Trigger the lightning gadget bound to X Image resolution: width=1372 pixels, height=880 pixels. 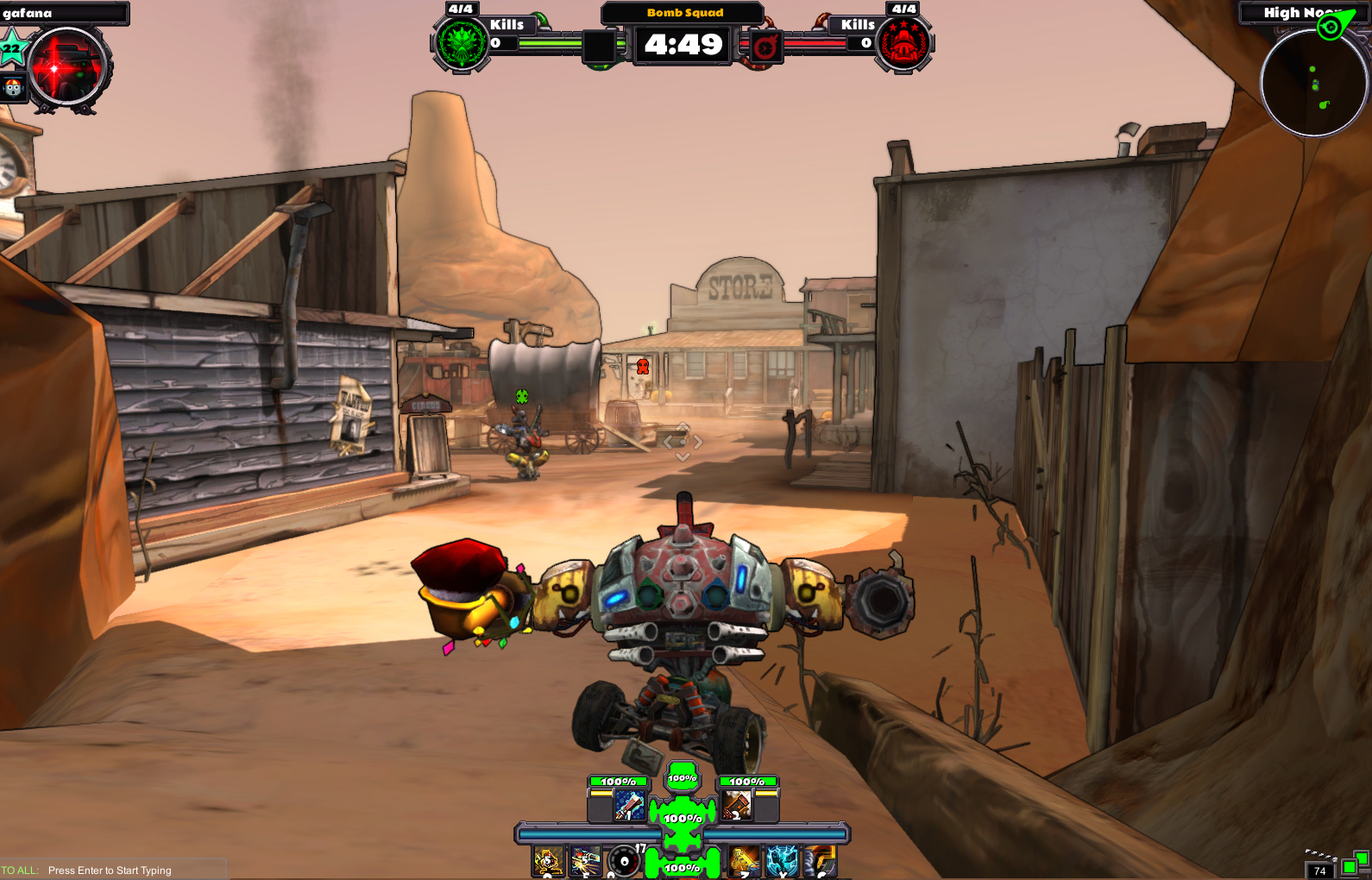(783, 861)
